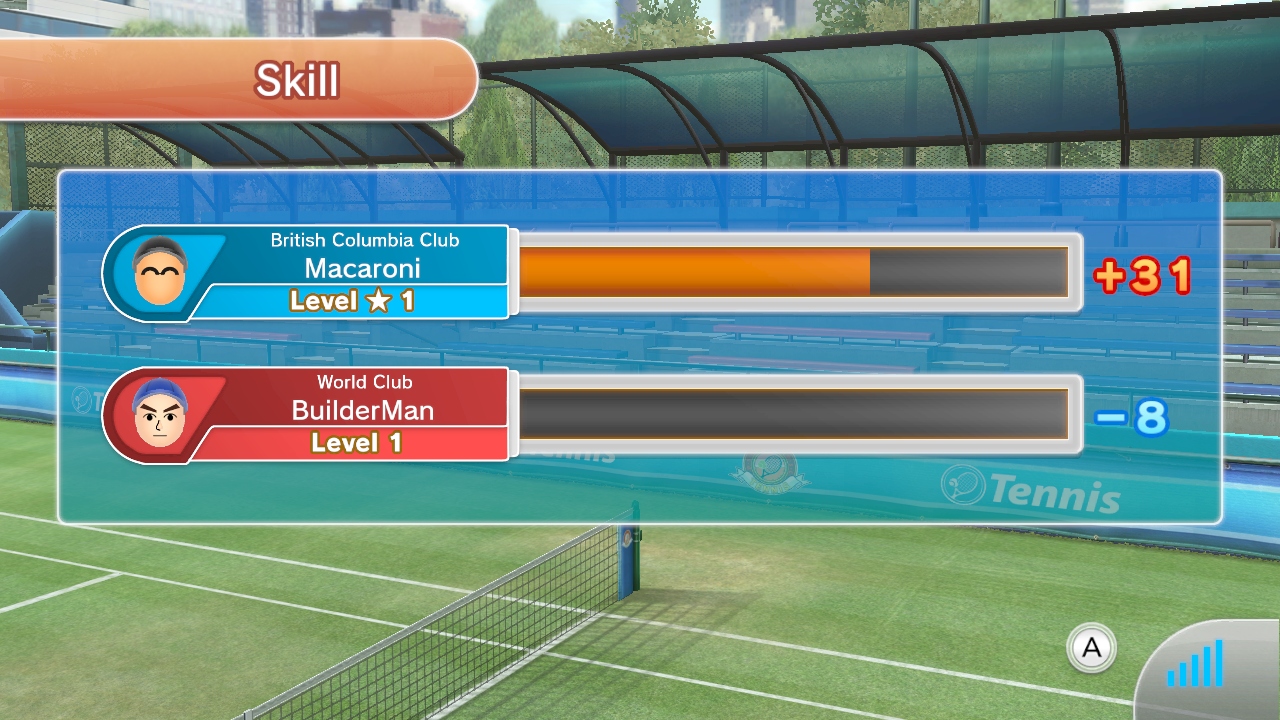Screen dimensions: 1280x720
Task: Click the -8 skill loss value
Action: [1130, 417]
